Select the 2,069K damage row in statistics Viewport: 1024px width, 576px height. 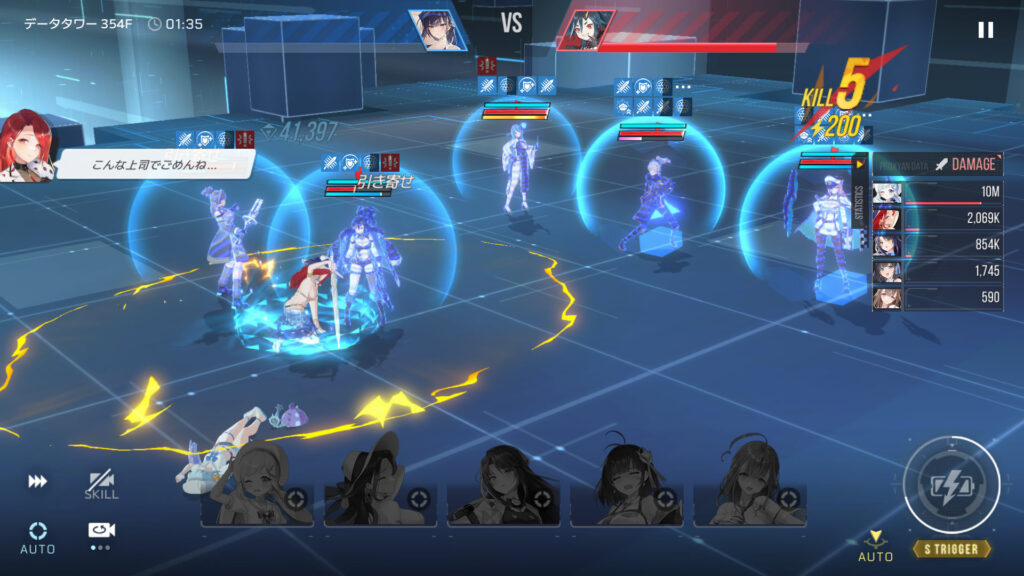937,219
